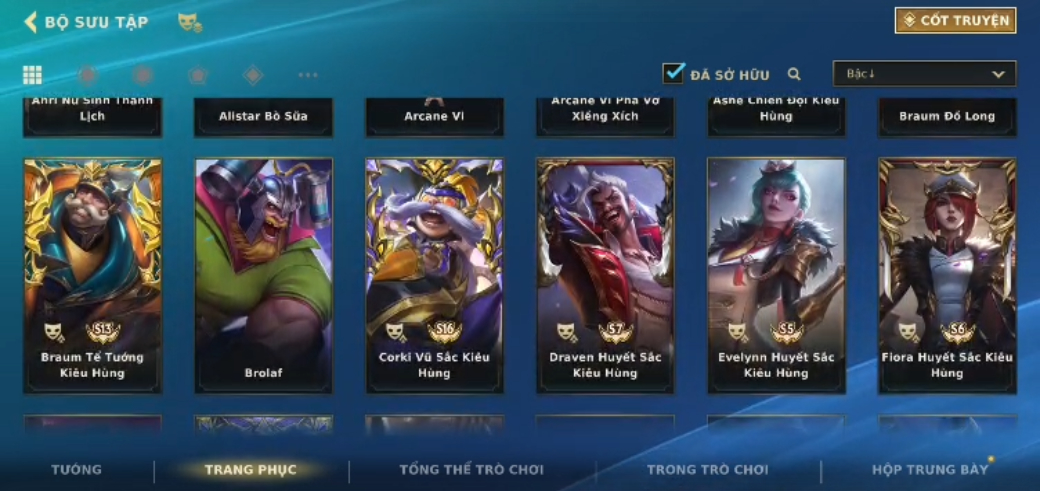Select the grid view filter icon
The image size is (1040, 491).
pyautogui.click(x=32, y=75)
